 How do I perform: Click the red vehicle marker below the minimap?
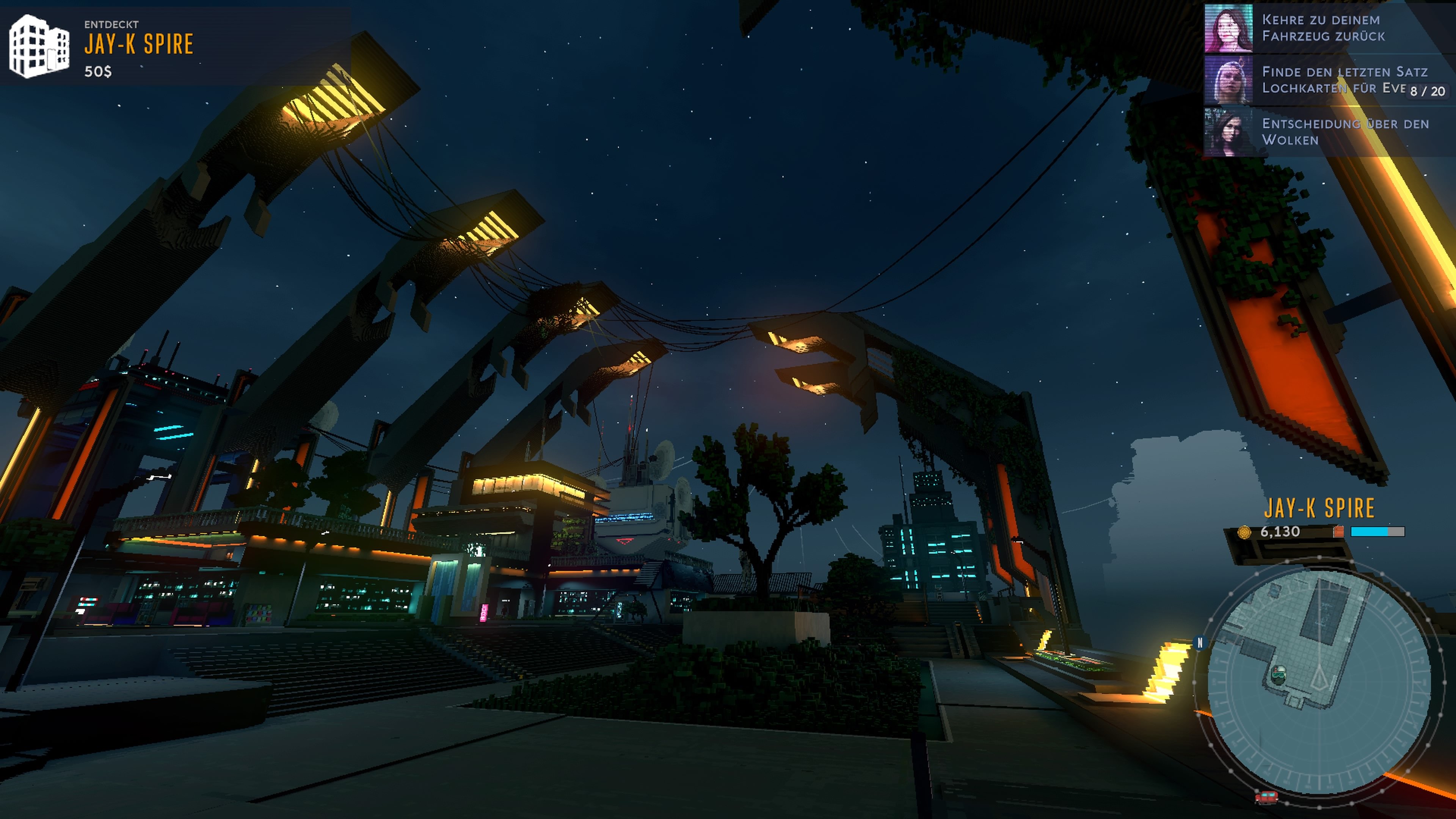click(x=1266, y=797)
